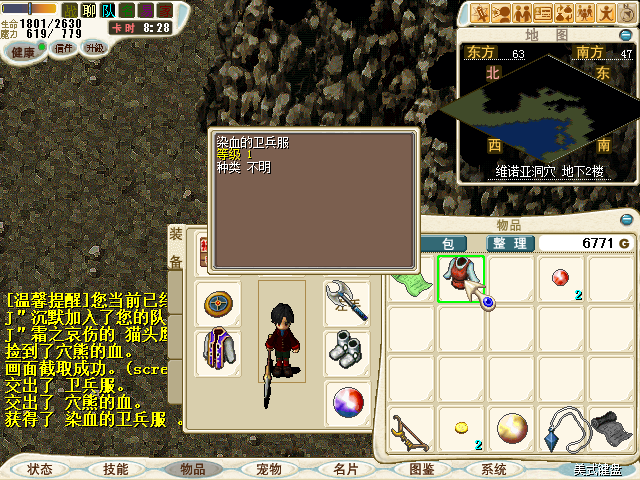This screenshot has height=480, width=640.
Task: Open the 宠物 pet menu
Action: point(268,468)
